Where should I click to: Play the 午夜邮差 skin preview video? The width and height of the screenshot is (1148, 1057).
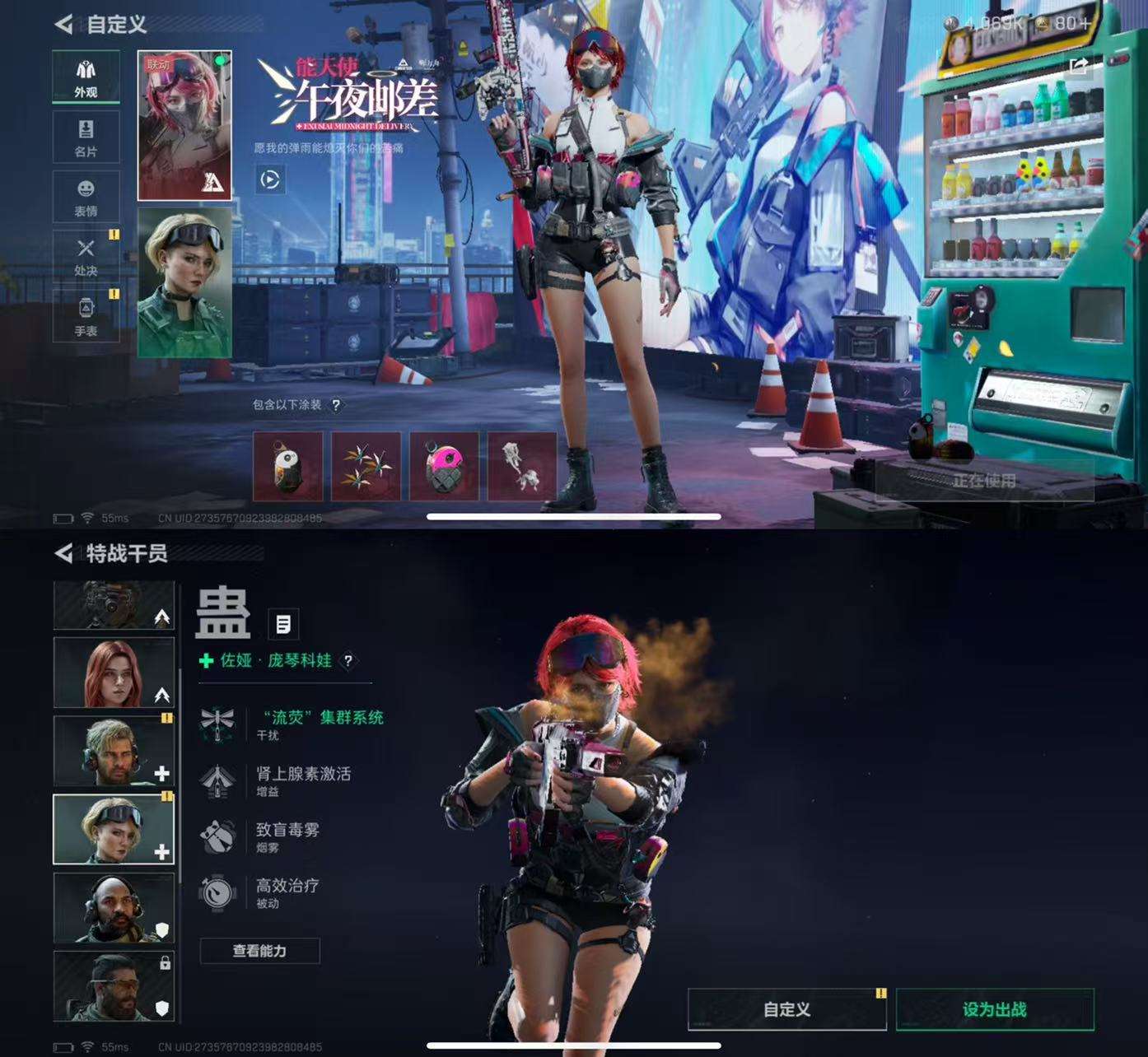[271, 179]
